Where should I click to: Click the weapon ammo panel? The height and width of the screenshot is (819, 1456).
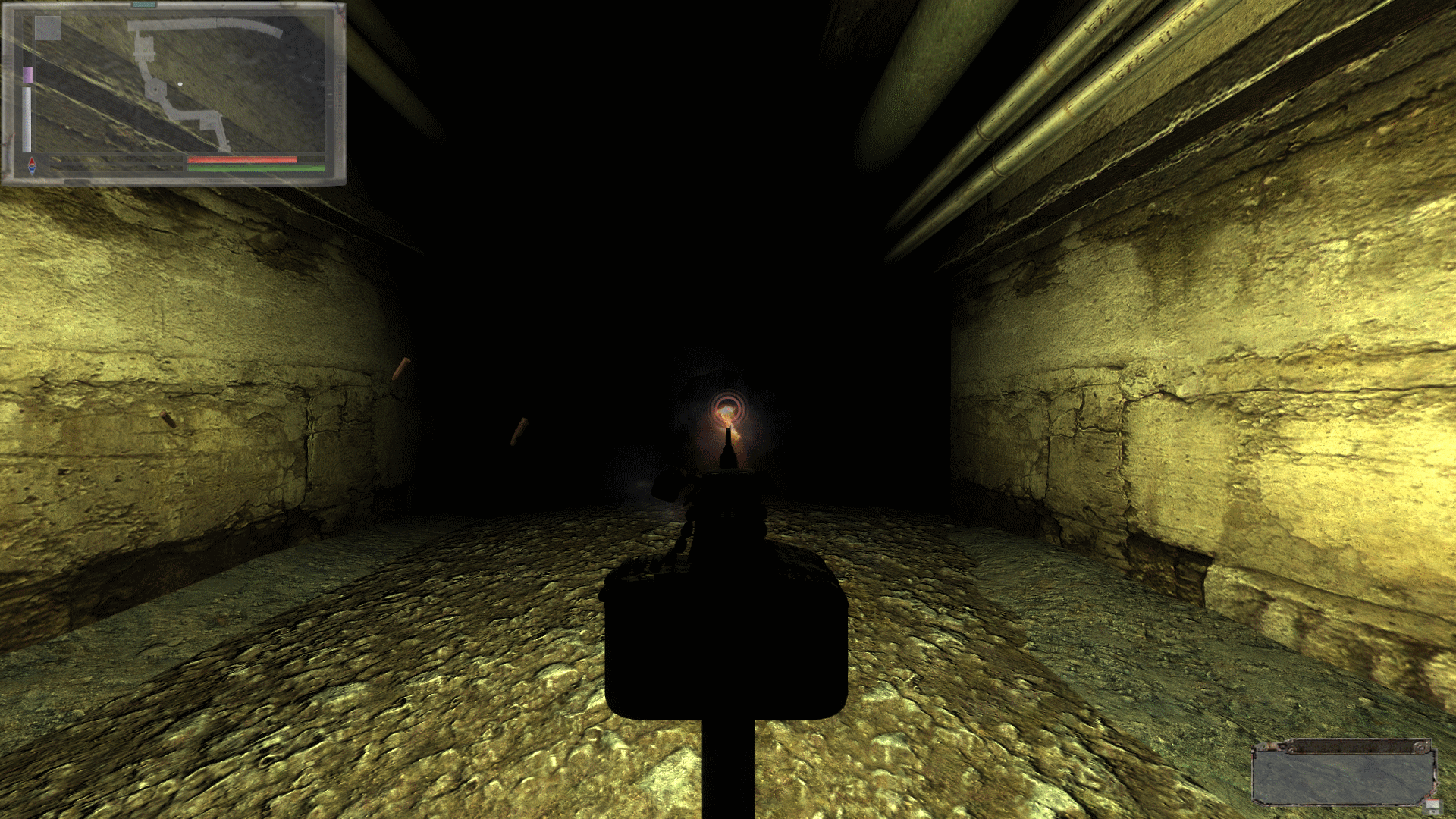1342,773
